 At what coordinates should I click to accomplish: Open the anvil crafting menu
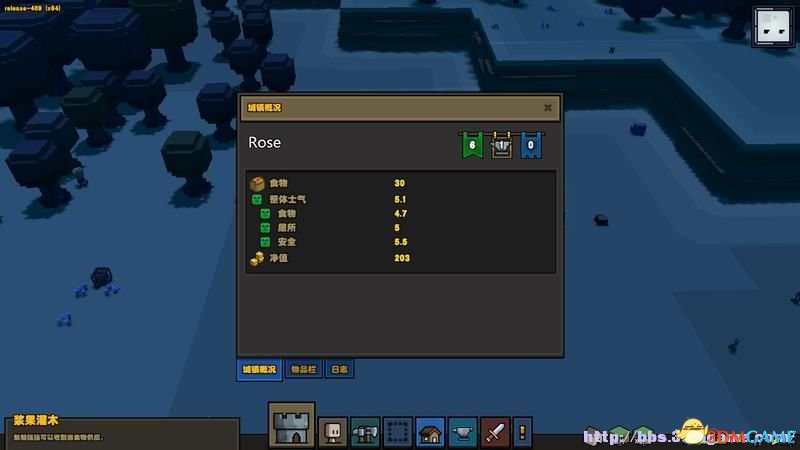(x=462, y=431)
